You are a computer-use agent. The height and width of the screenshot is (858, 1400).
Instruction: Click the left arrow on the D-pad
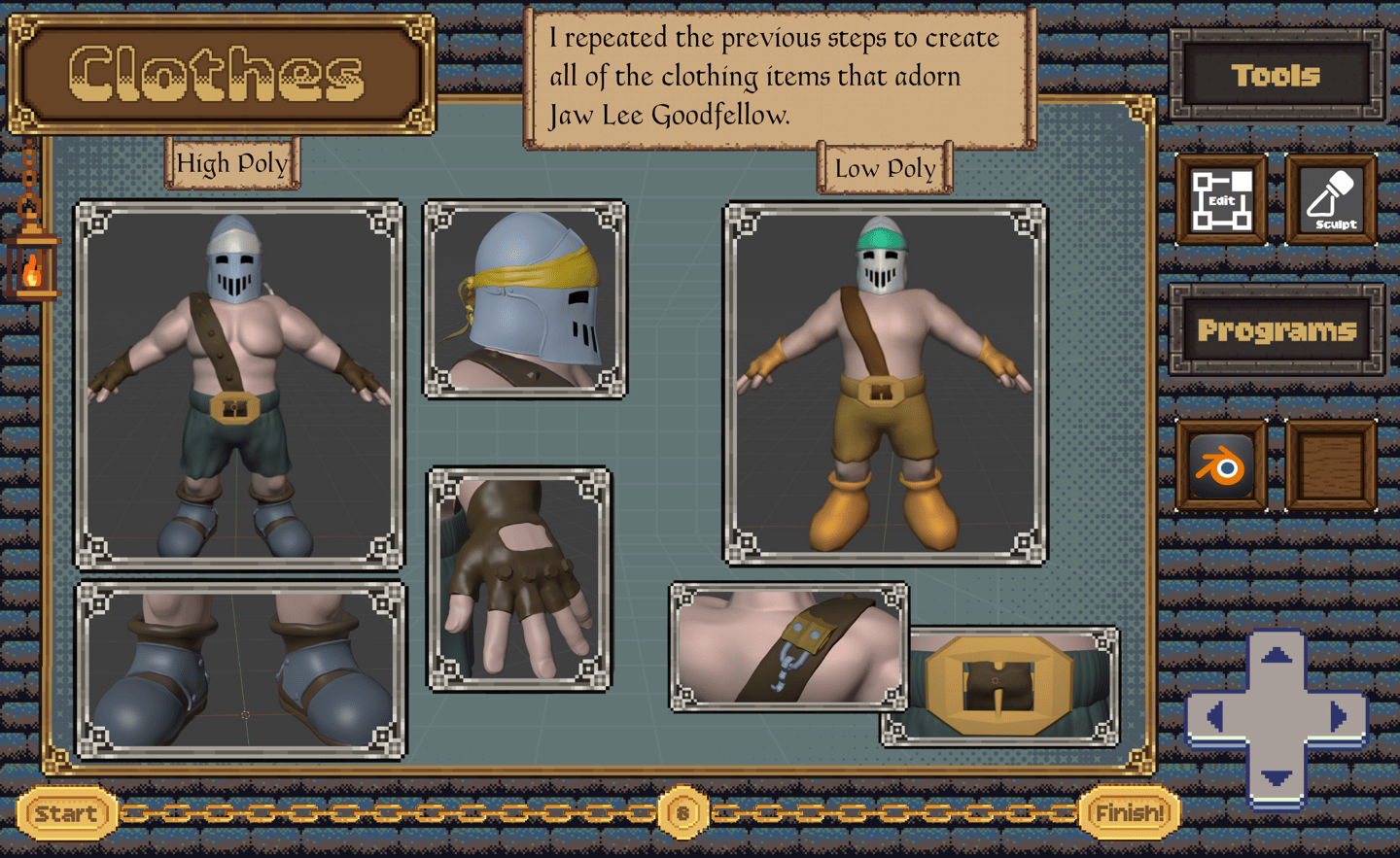1215,717
